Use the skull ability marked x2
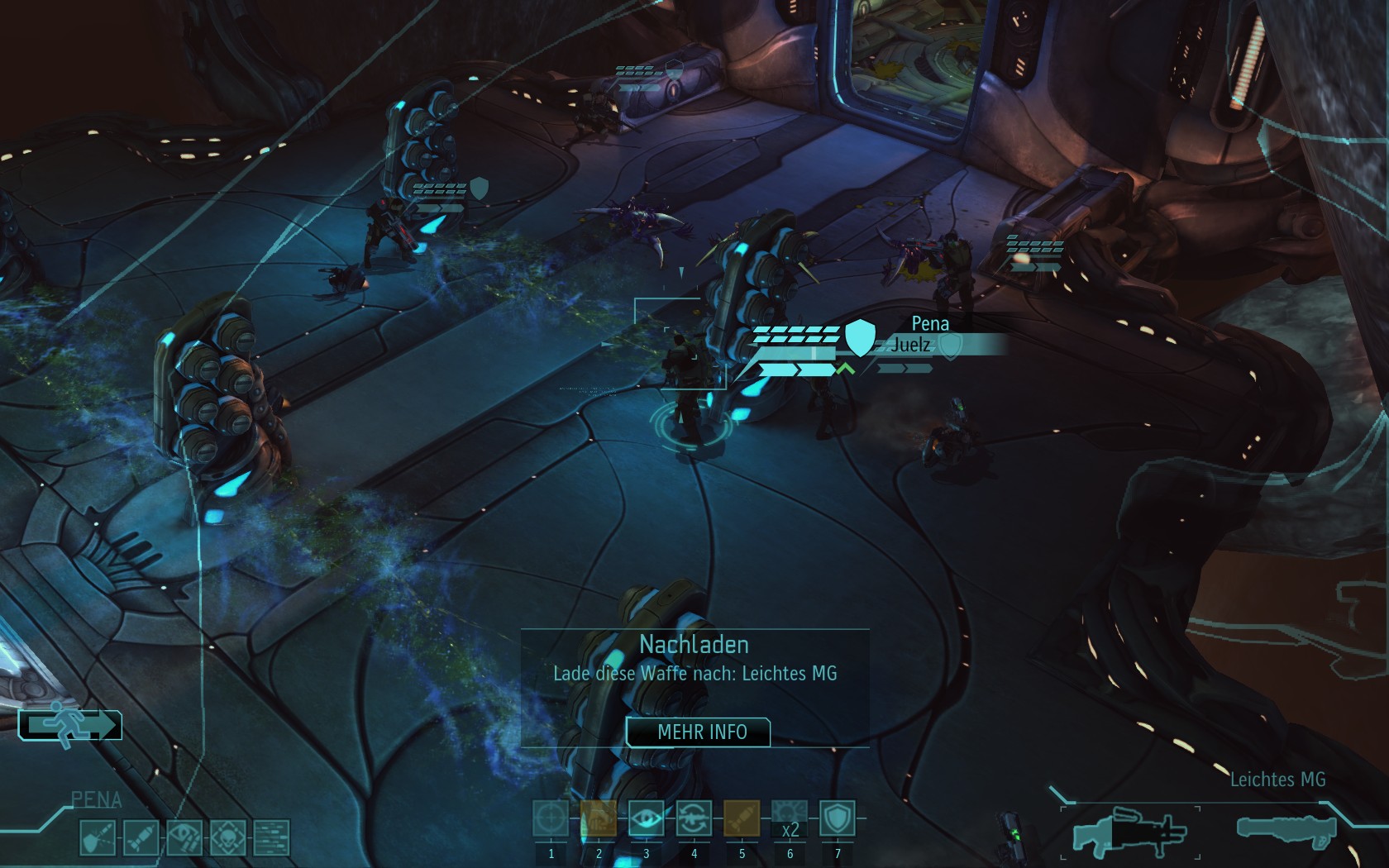 click(790, 818)
